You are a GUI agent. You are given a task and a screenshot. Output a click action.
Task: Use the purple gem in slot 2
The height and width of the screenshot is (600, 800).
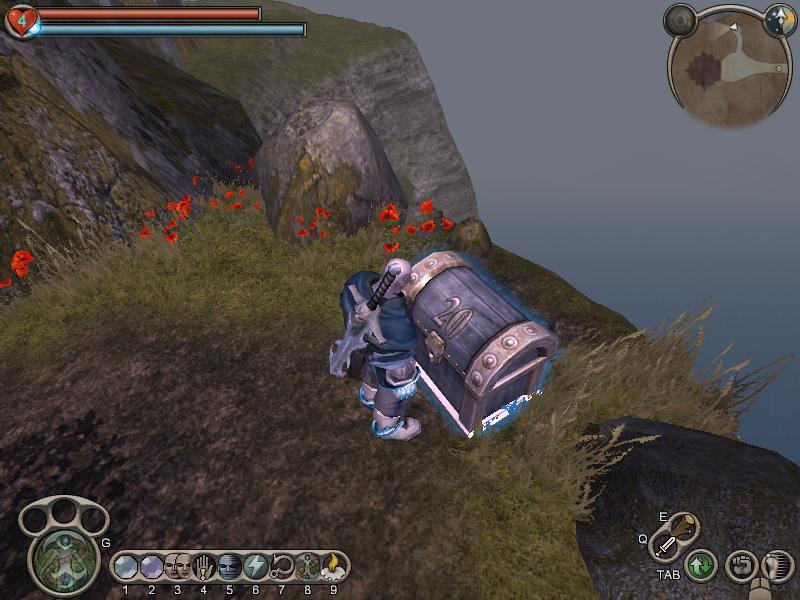(151, 566)
